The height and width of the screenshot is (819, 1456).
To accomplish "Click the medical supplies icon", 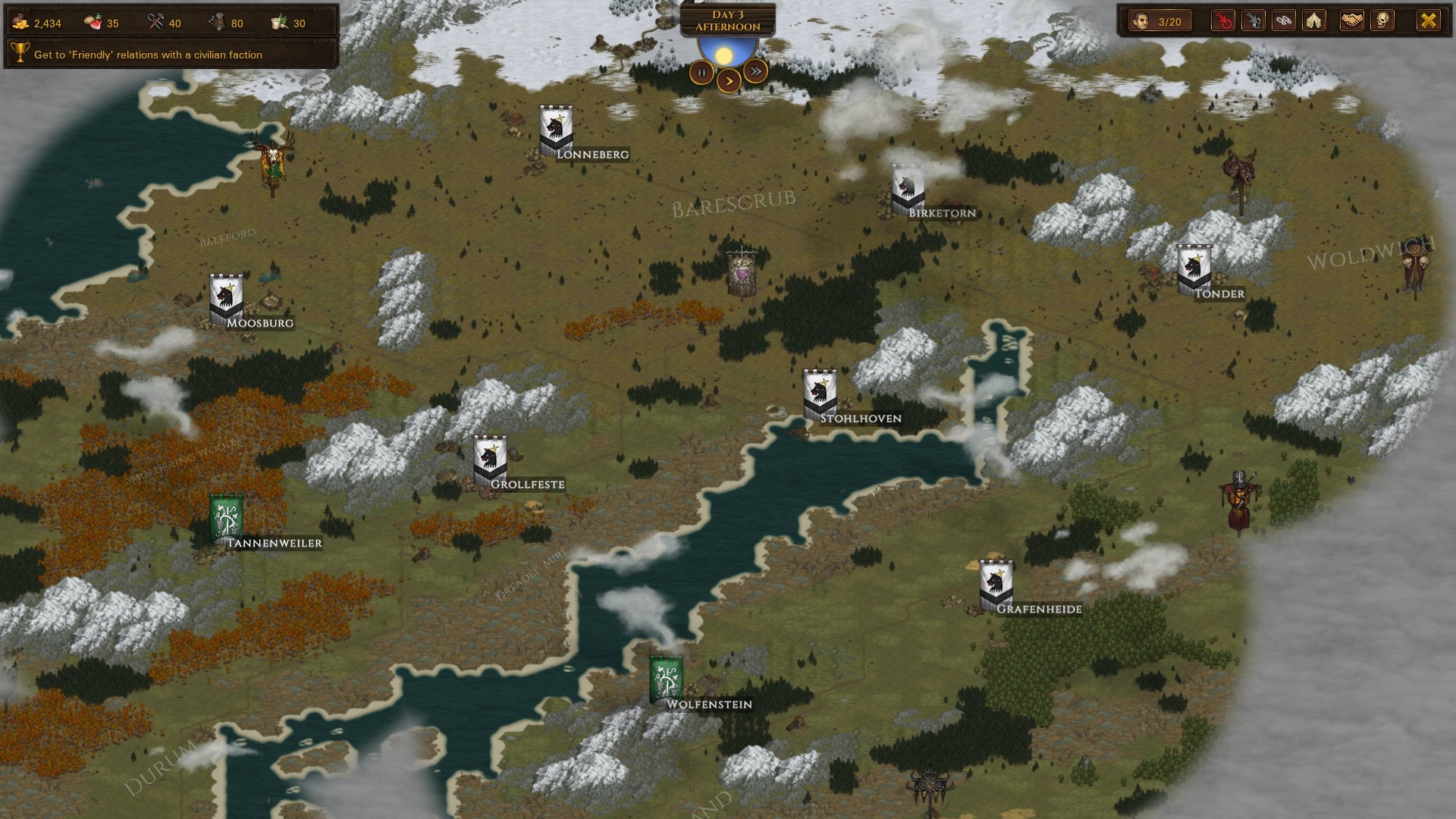I will pos(279,23).
